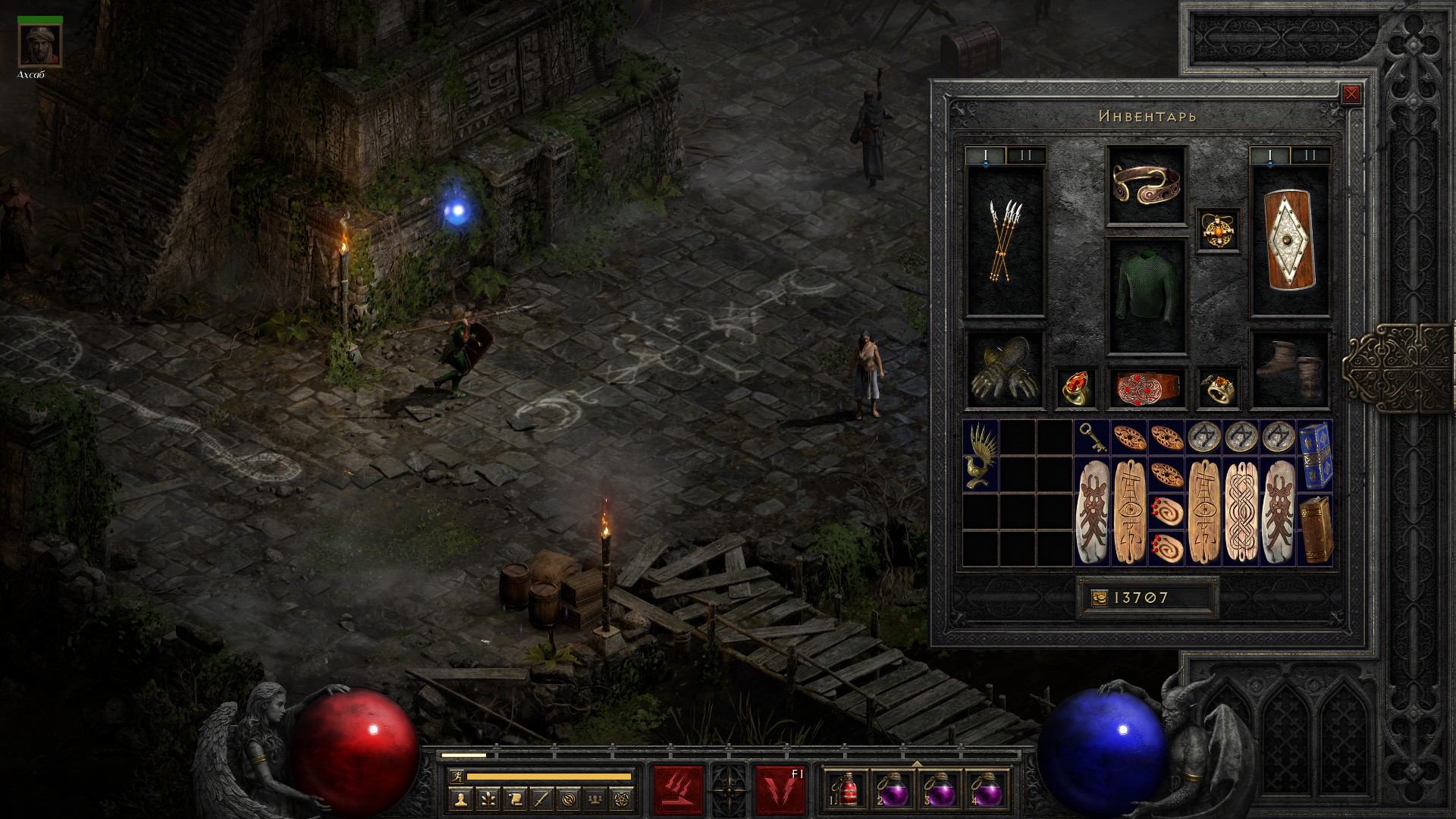Open the right skill bound to F1
The height and width of the screenshot is (819, 1456).
780,790
